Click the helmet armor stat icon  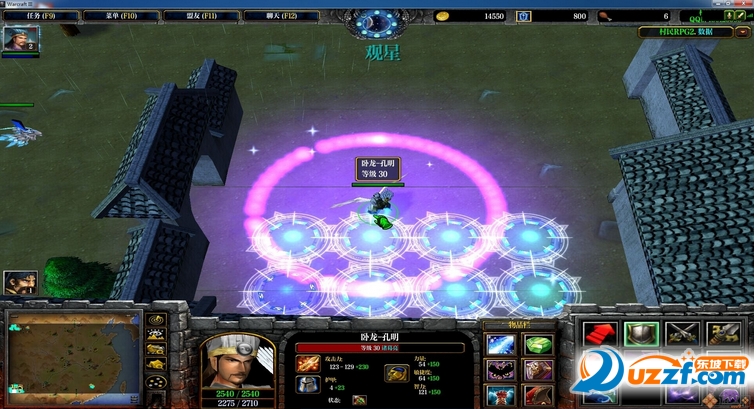coord(309,386)
